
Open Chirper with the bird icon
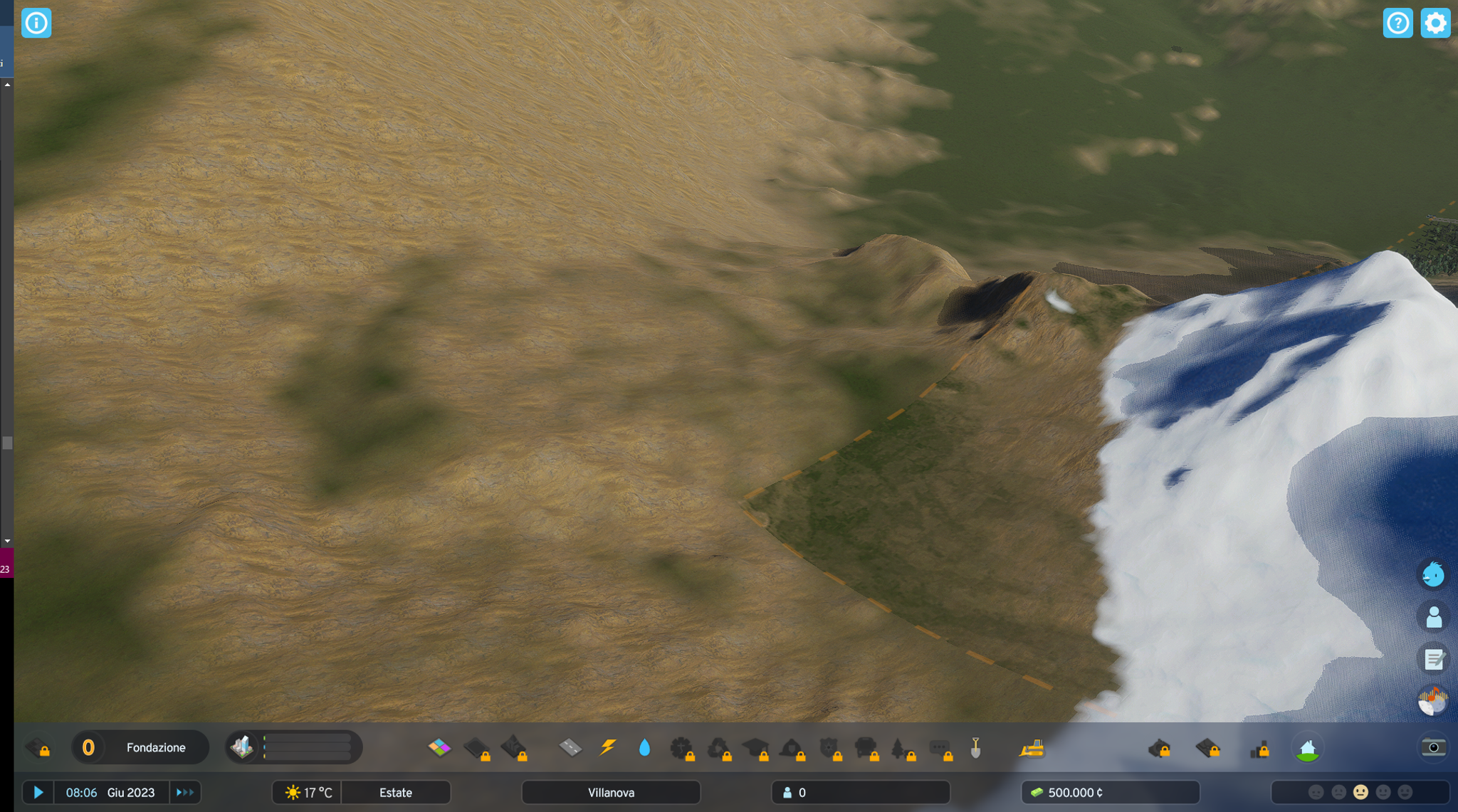coord(1435,574)
